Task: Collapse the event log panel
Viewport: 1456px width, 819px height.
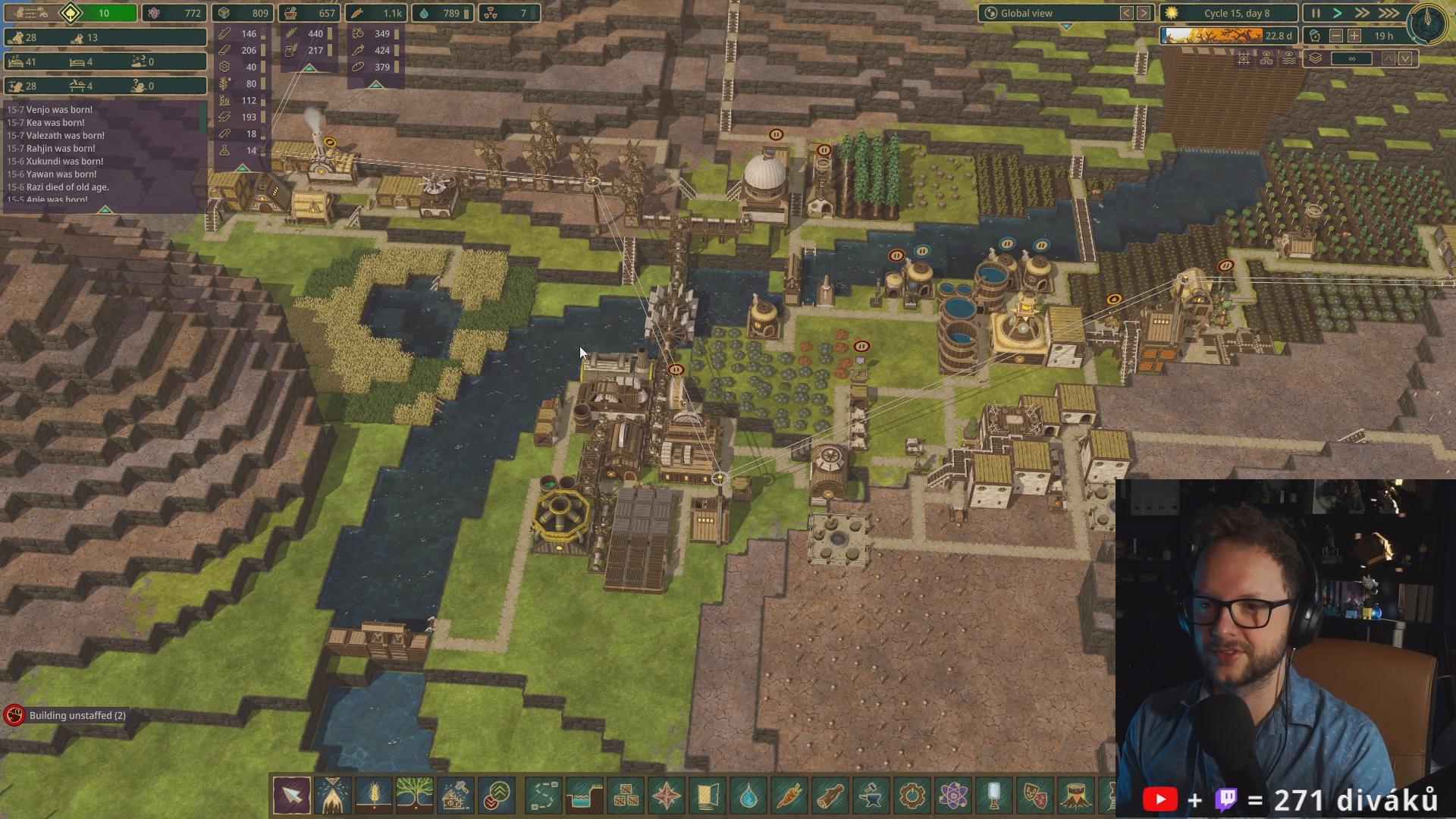Action: tap(105, 209)
